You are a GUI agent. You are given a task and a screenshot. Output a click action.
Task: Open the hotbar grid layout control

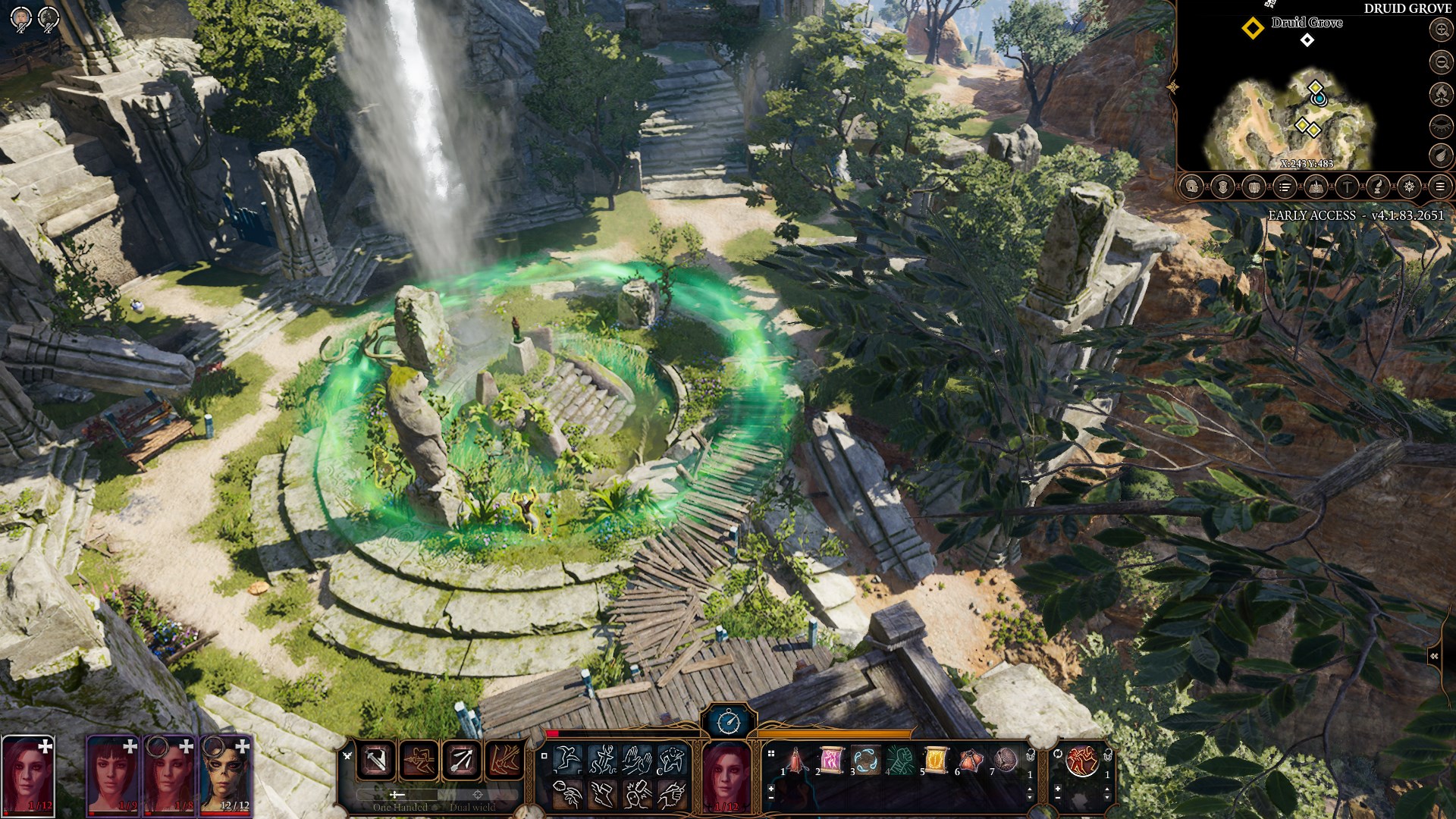pyautogui.click(x=770, y=754)
